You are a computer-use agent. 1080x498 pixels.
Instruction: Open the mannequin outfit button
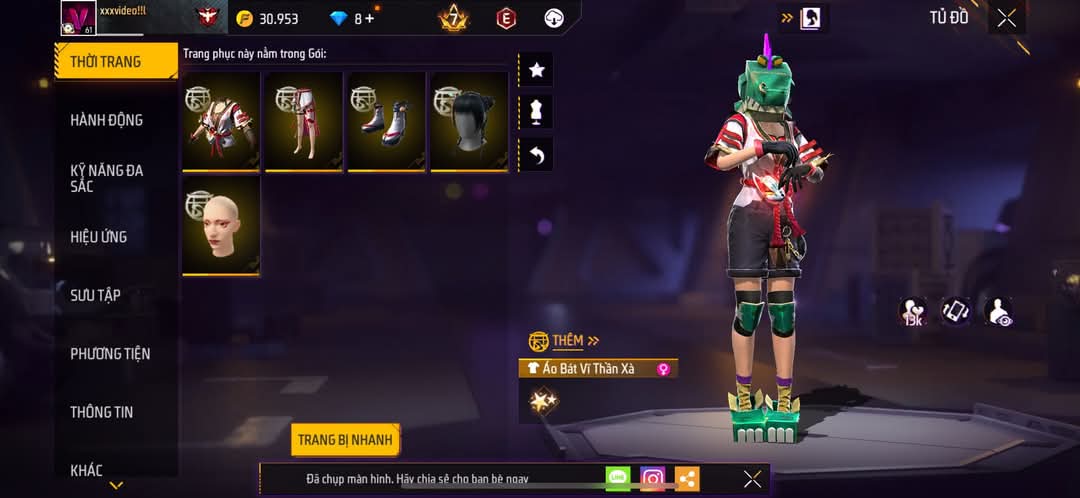pos(536,112)
